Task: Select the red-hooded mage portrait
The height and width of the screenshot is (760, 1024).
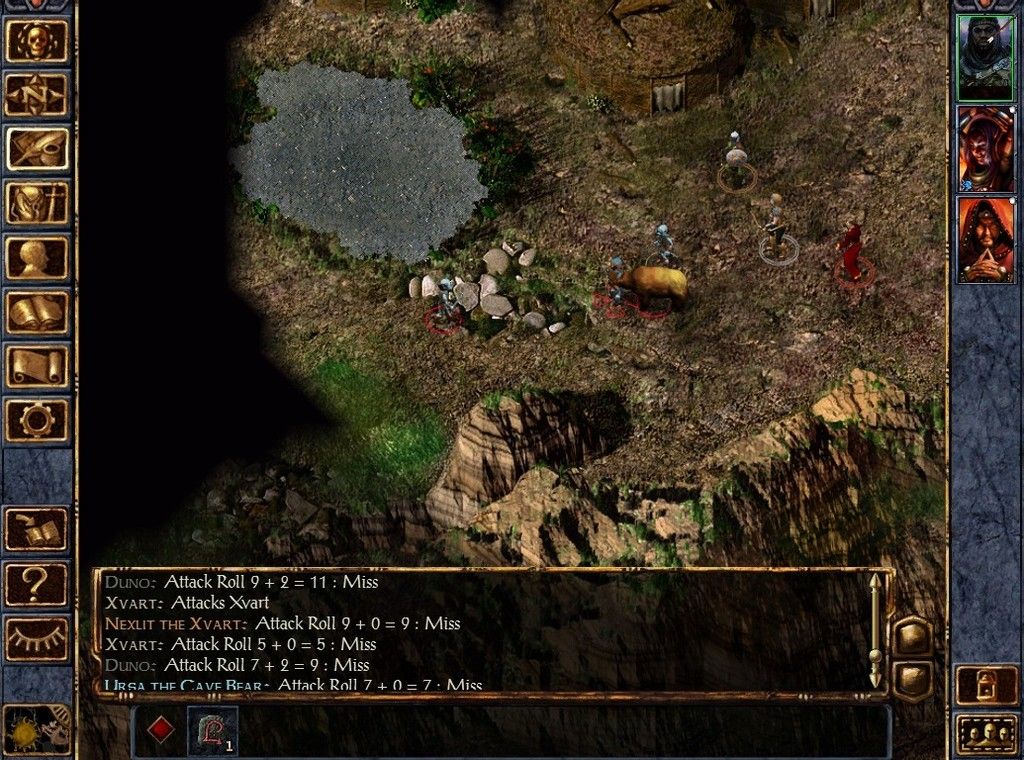Action: [x=985, y=240]
